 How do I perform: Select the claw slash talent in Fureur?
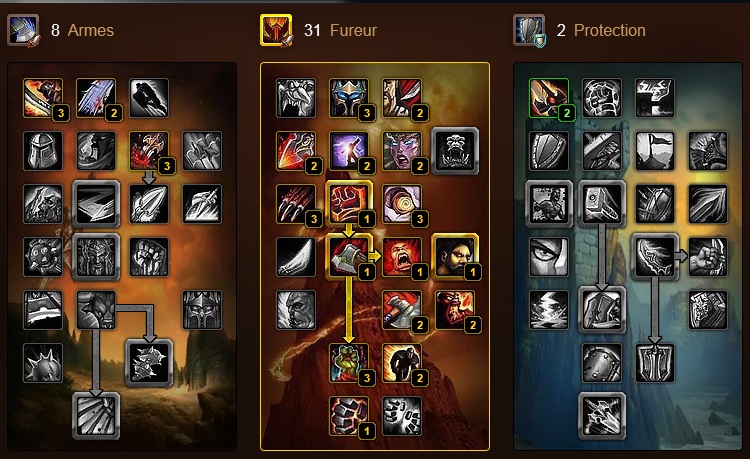(x=296, y=204)
